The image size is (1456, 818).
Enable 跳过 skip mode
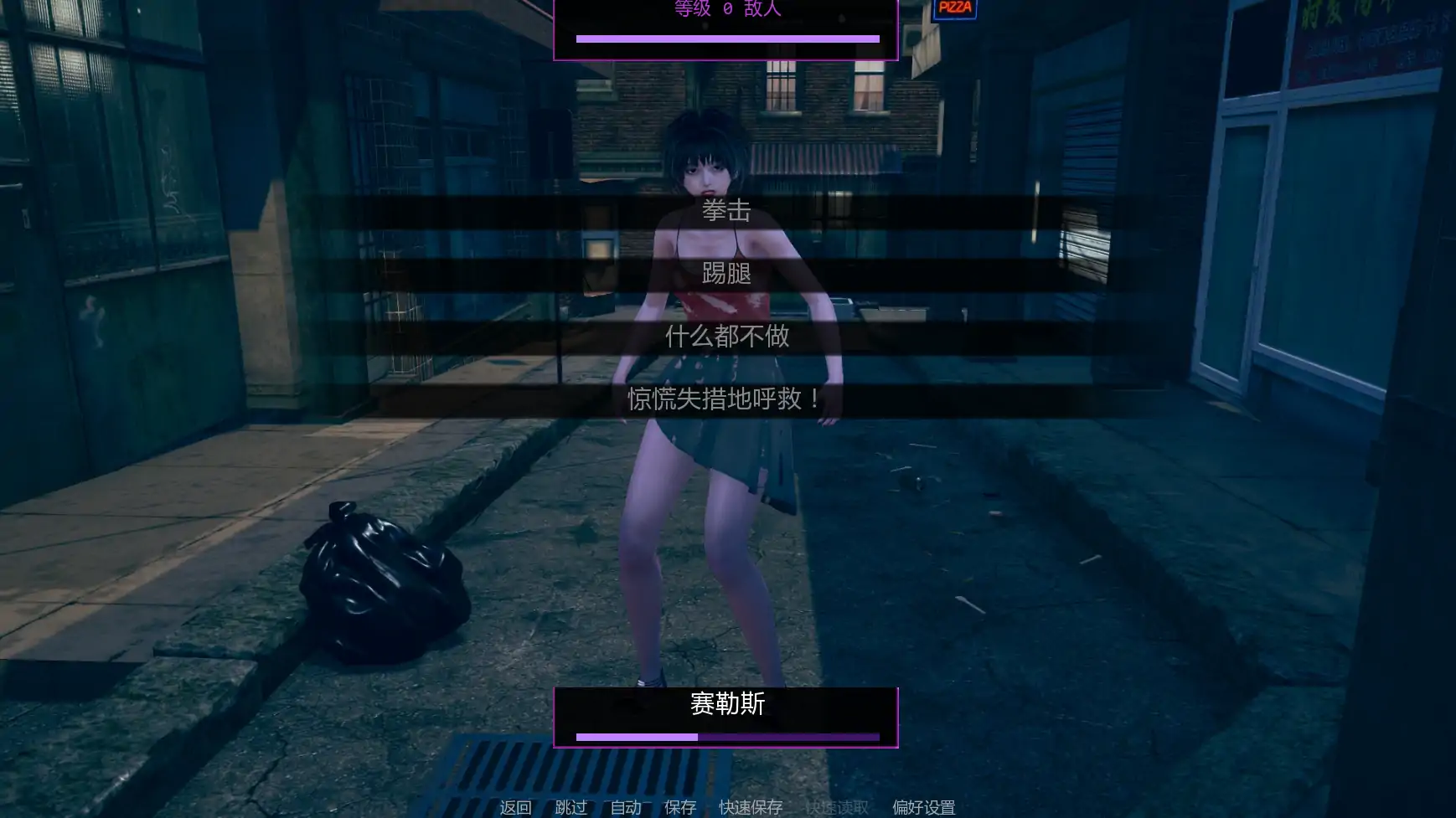pos(571,807)
